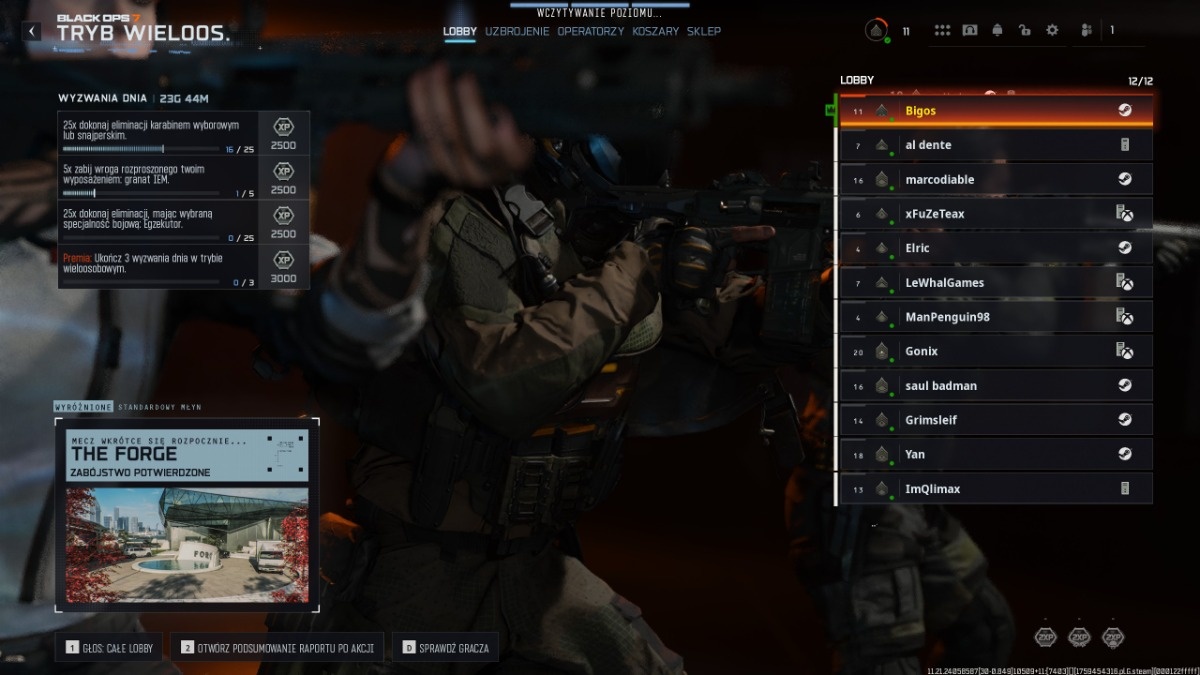Open settings with the gear icon
The width and height of the screenshot is (1200, 675).
tap(1052, 31)
